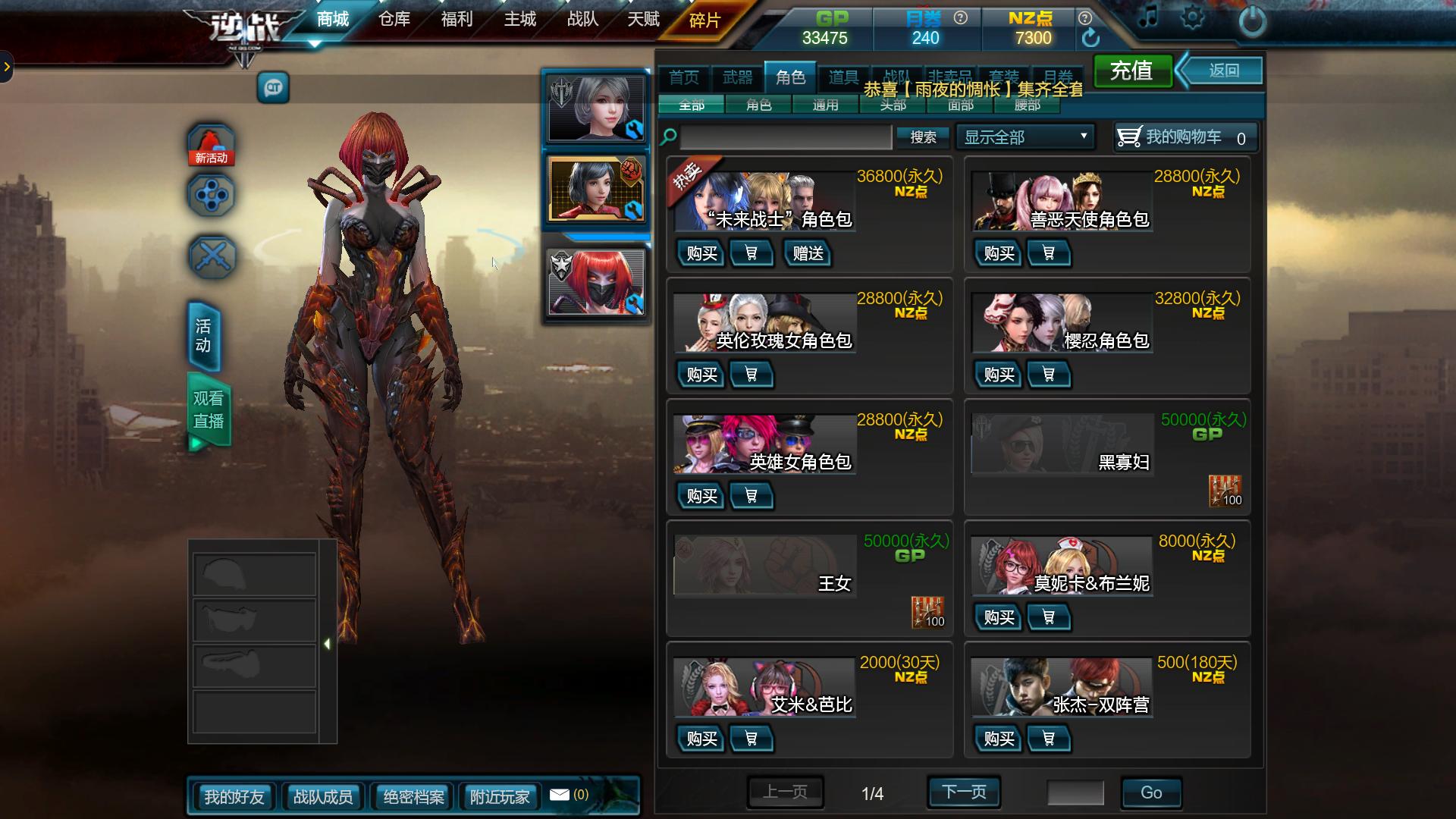Screen dimensions: 1456x819
Task: Open settings via the gear icon
Action: [1192, 18]
